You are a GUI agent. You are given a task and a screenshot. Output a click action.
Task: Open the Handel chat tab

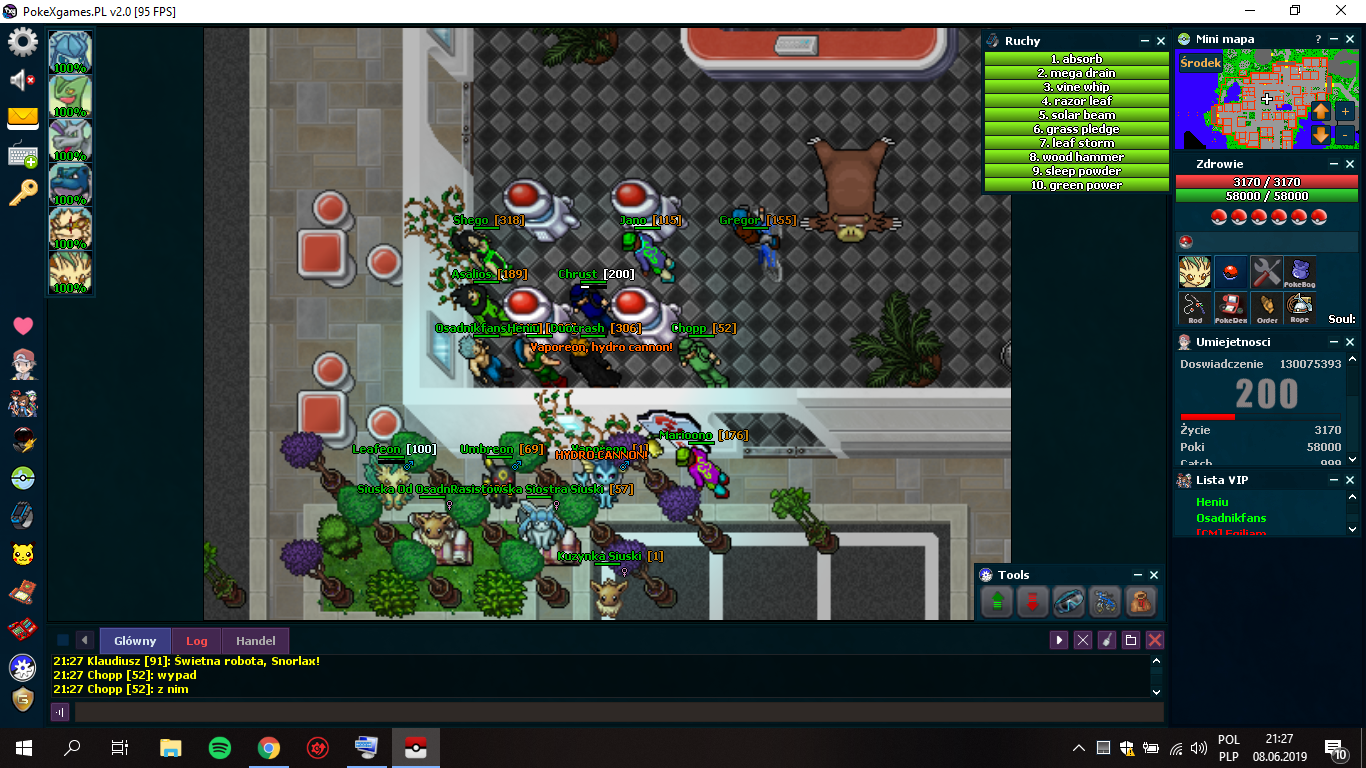[255, 641]
